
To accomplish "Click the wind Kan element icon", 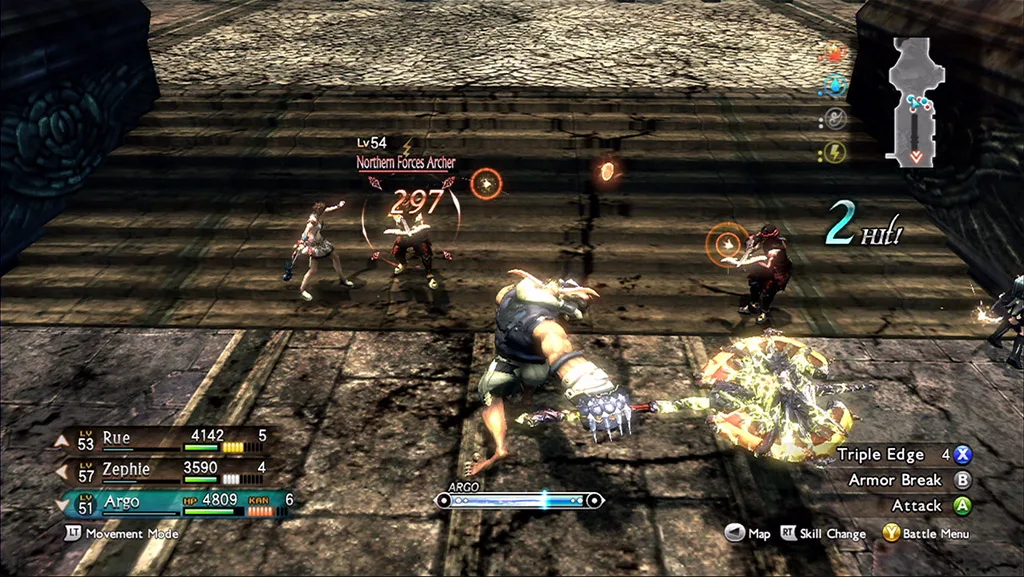I will 834,119.
